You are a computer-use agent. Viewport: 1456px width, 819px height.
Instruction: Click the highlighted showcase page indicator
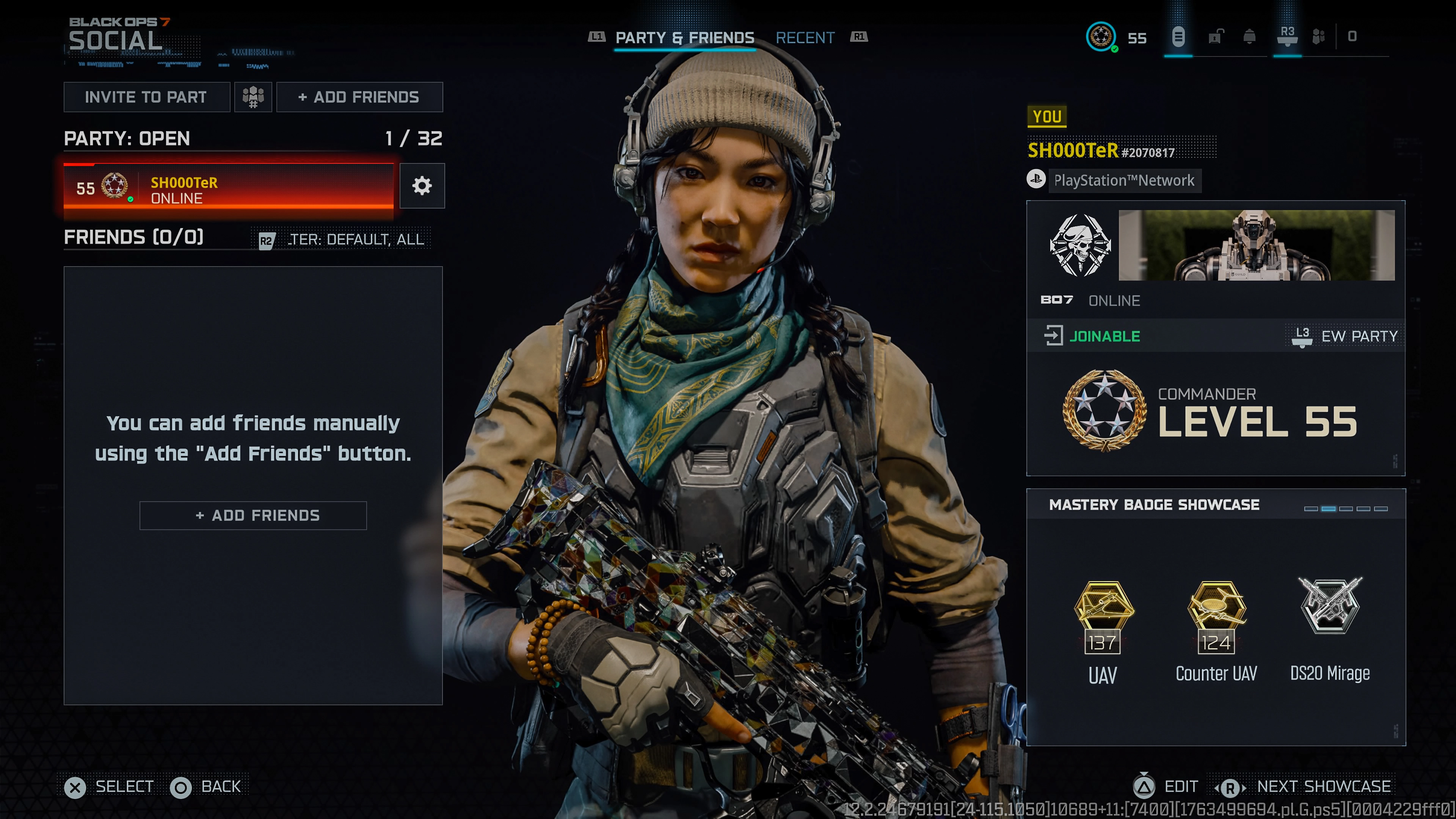1329,509
